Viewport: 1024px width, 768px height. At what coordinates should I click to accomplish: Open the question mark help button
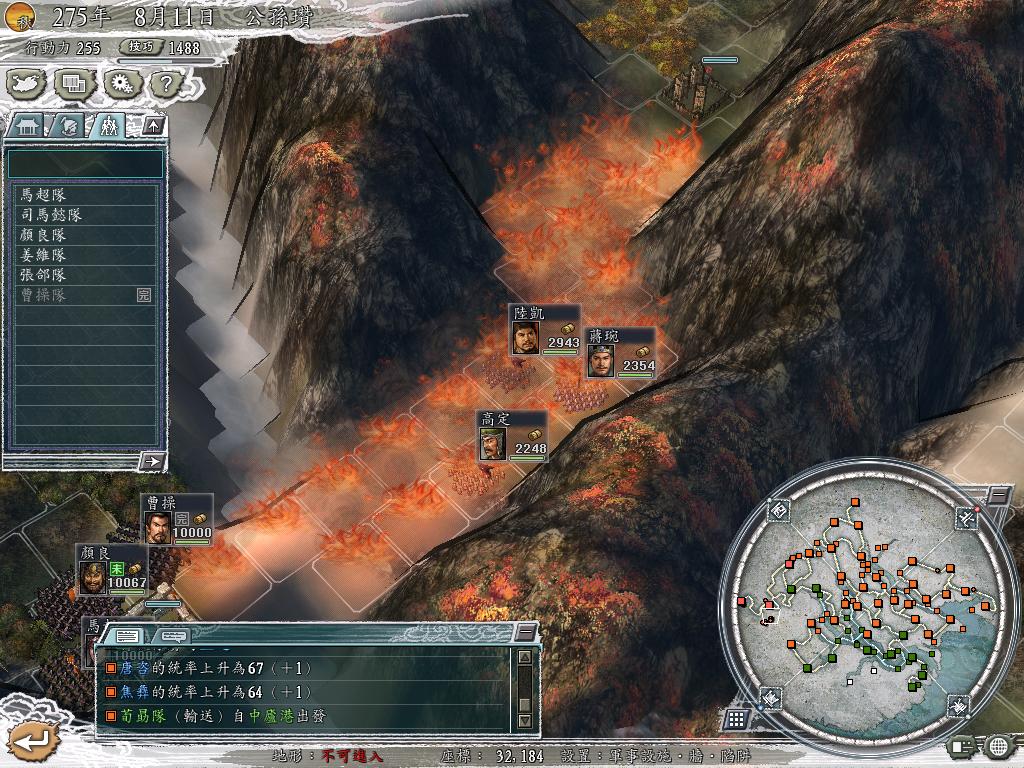pyautogui.click(x=166, y=84)
